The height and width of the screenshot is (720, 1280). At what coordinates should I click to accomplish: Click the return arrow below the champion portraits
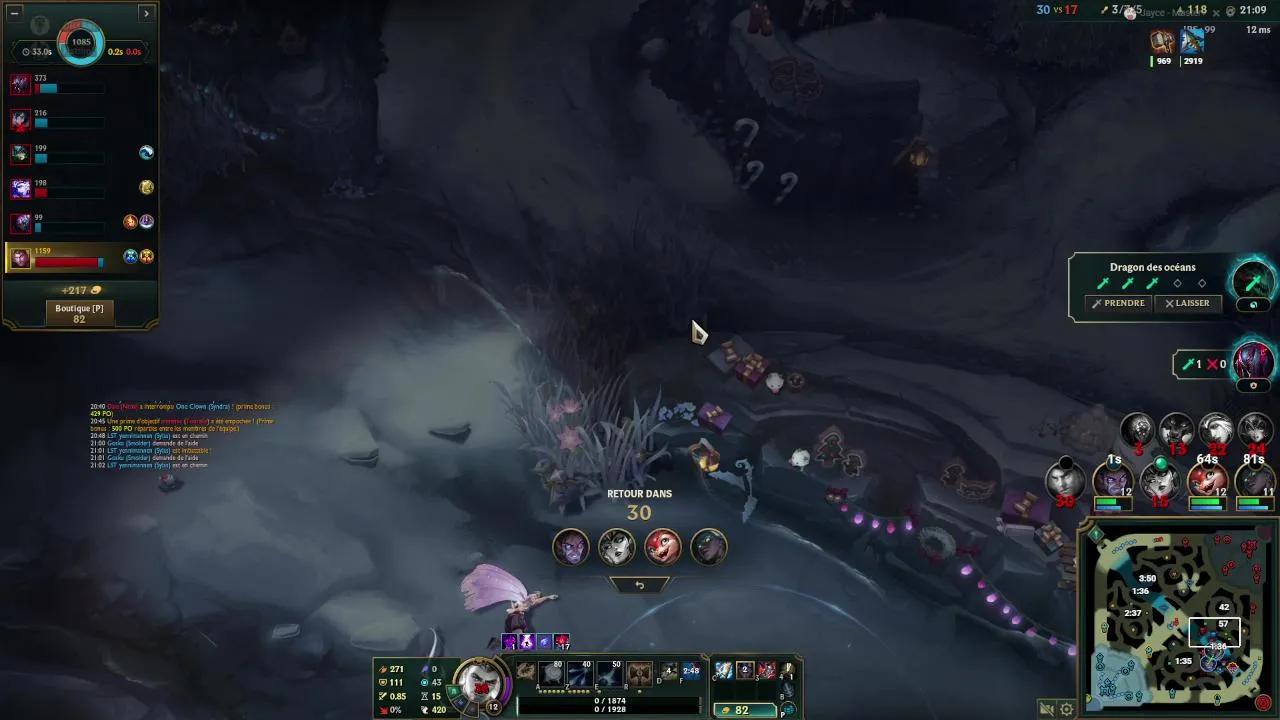(x=640, y=584)
